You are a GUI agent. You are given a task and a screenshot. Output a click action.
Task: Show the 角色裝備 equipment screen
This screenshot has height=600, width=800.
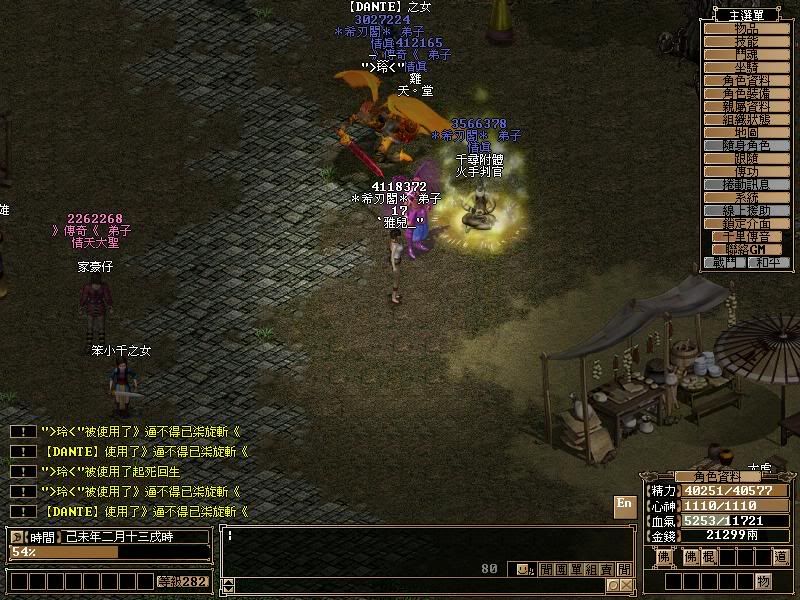pos(747,93)
